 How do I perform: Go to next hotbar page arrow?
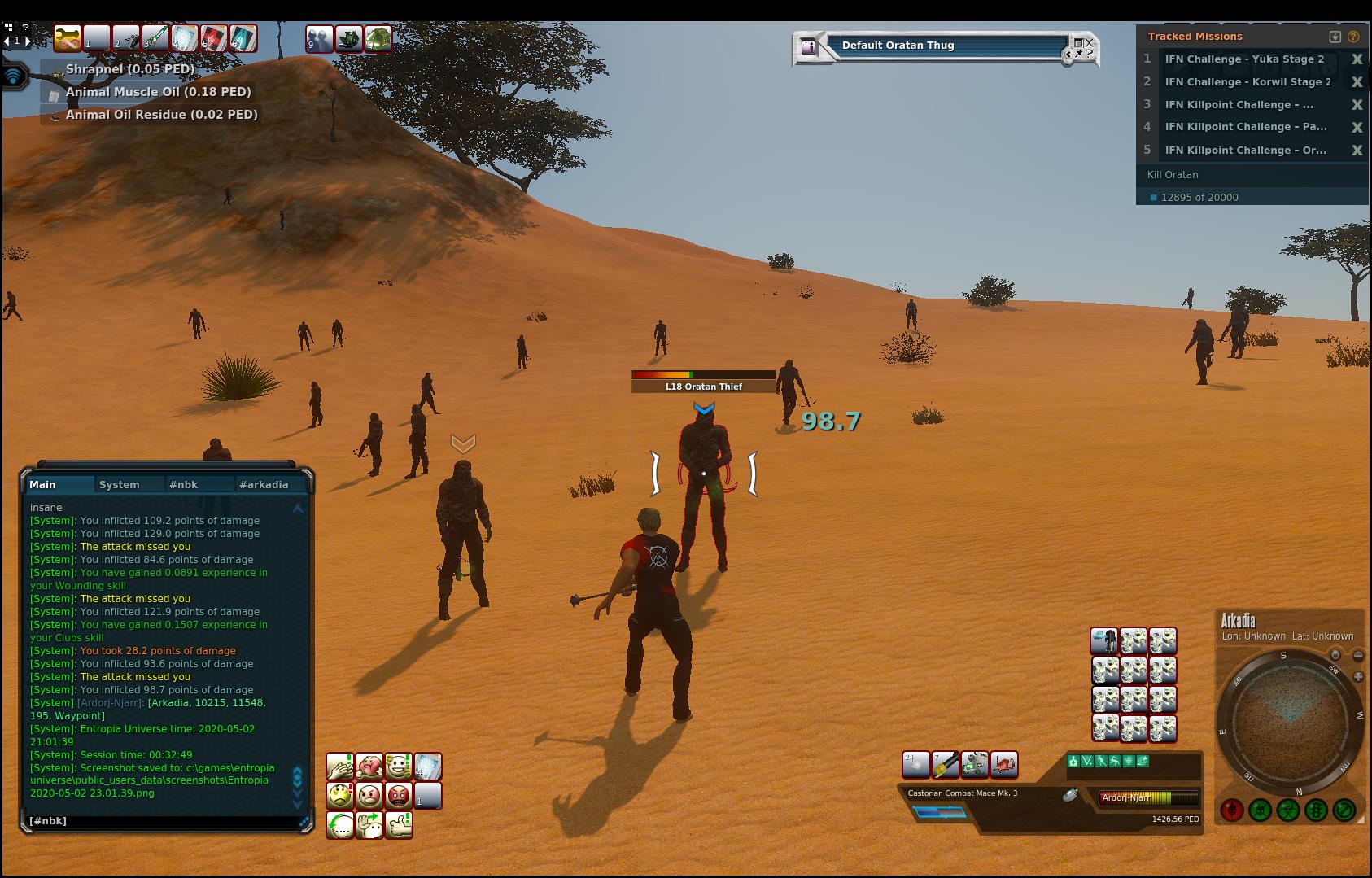(28, 41)
